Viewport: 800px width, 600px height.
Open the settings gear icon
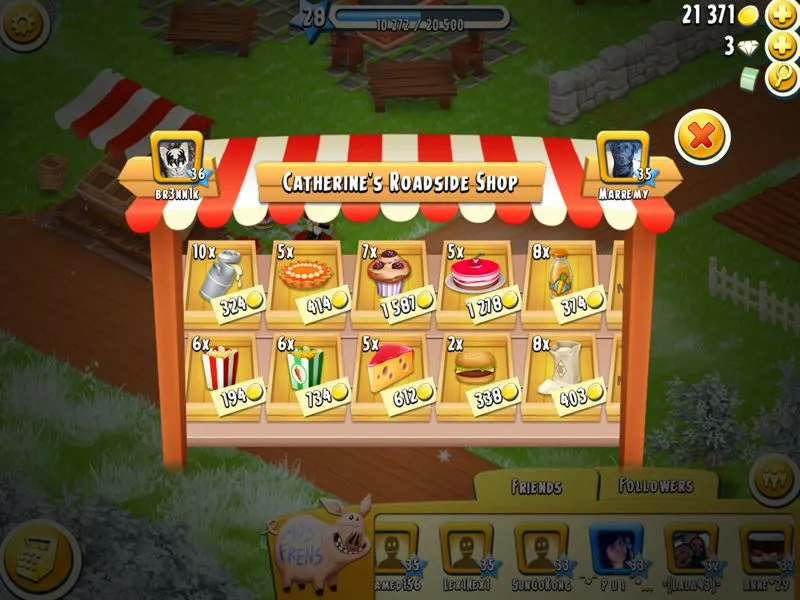click(x=20, y=23)
